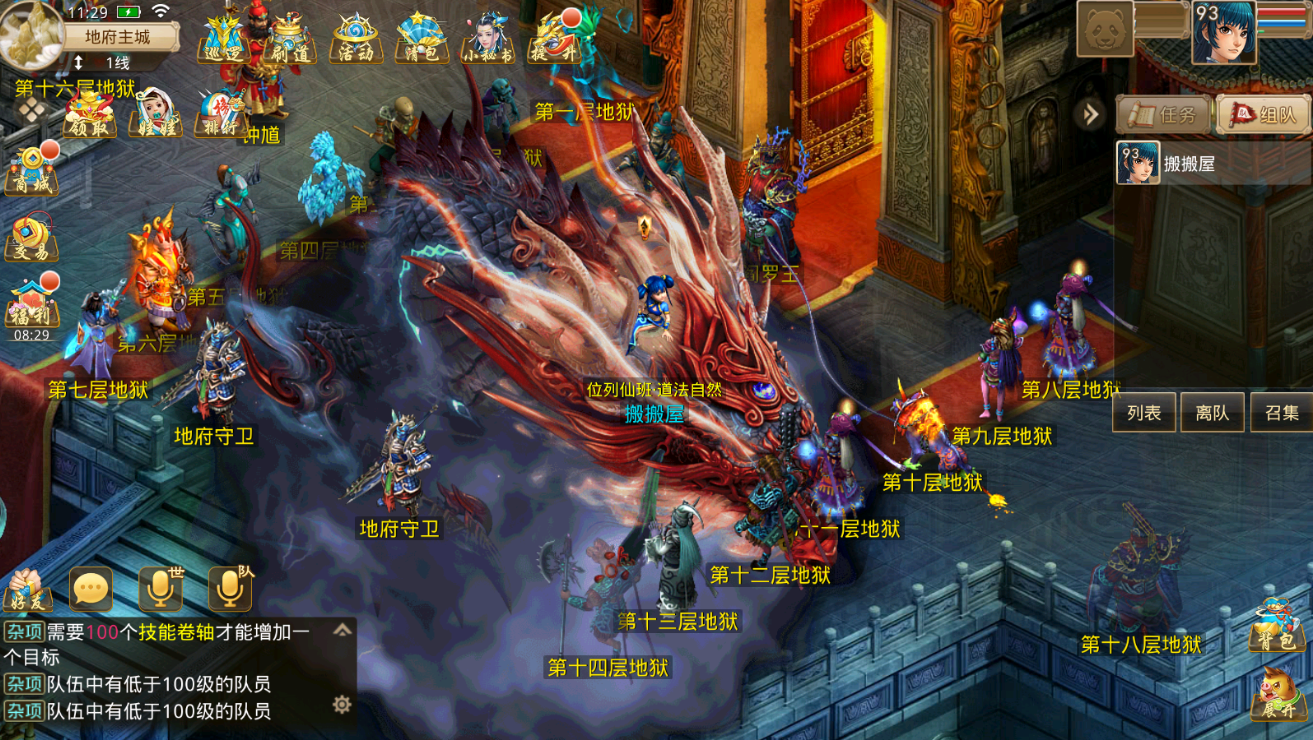Click the 地府主城 minimap location label
This screenshot has width=1313, height=740.
118,37
